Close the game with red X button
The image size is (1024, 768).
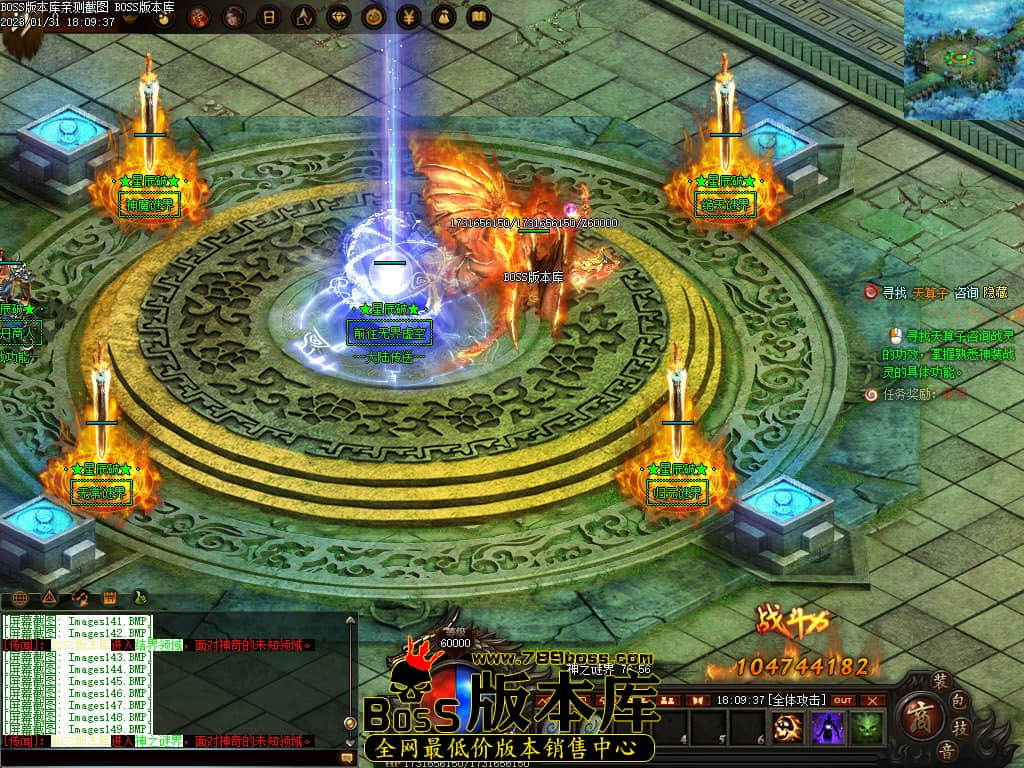(x=873, y=700)
